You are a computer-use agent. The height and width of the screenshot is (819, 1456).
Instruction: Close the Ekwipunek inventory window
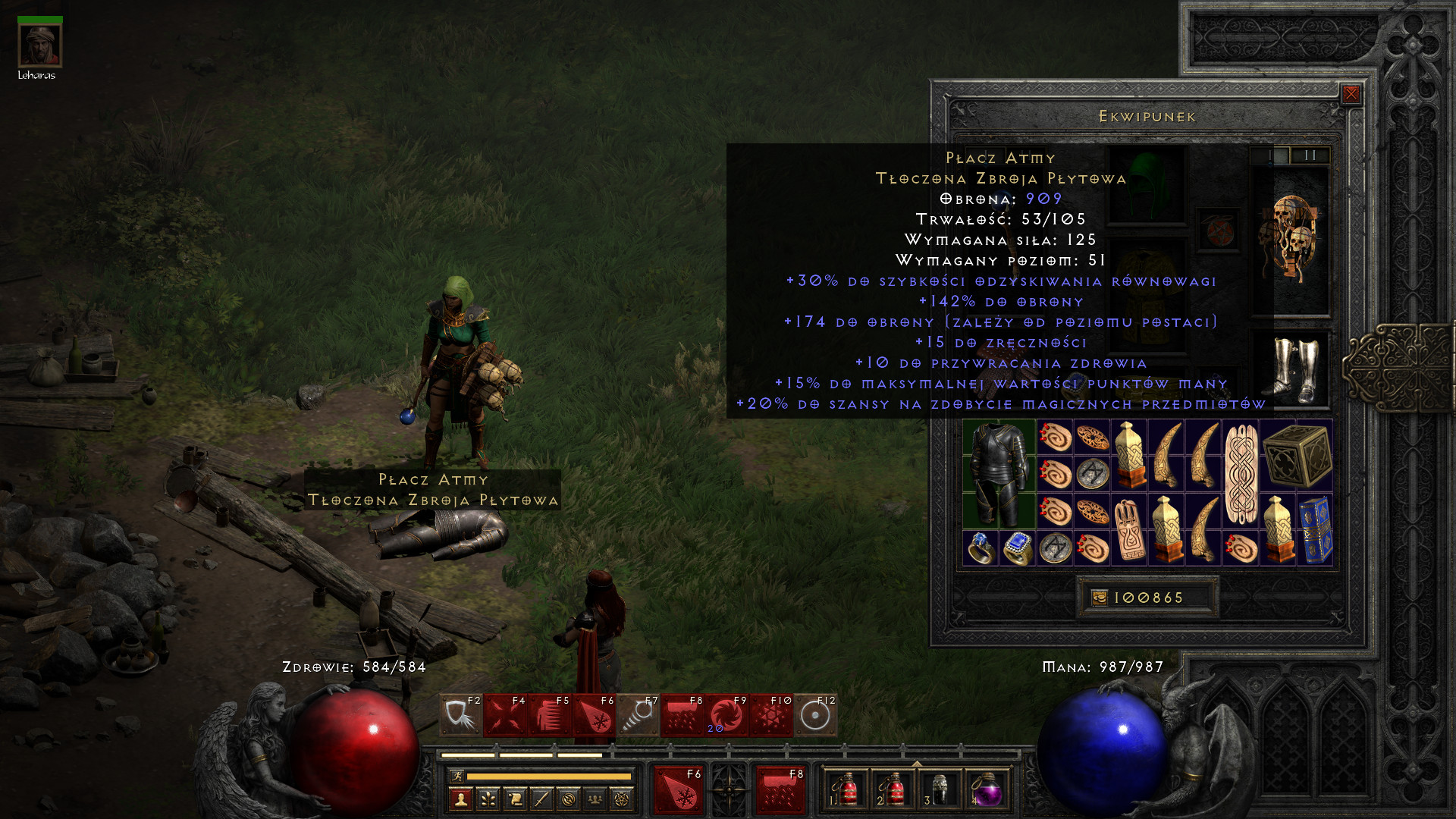click(1351, 94)
